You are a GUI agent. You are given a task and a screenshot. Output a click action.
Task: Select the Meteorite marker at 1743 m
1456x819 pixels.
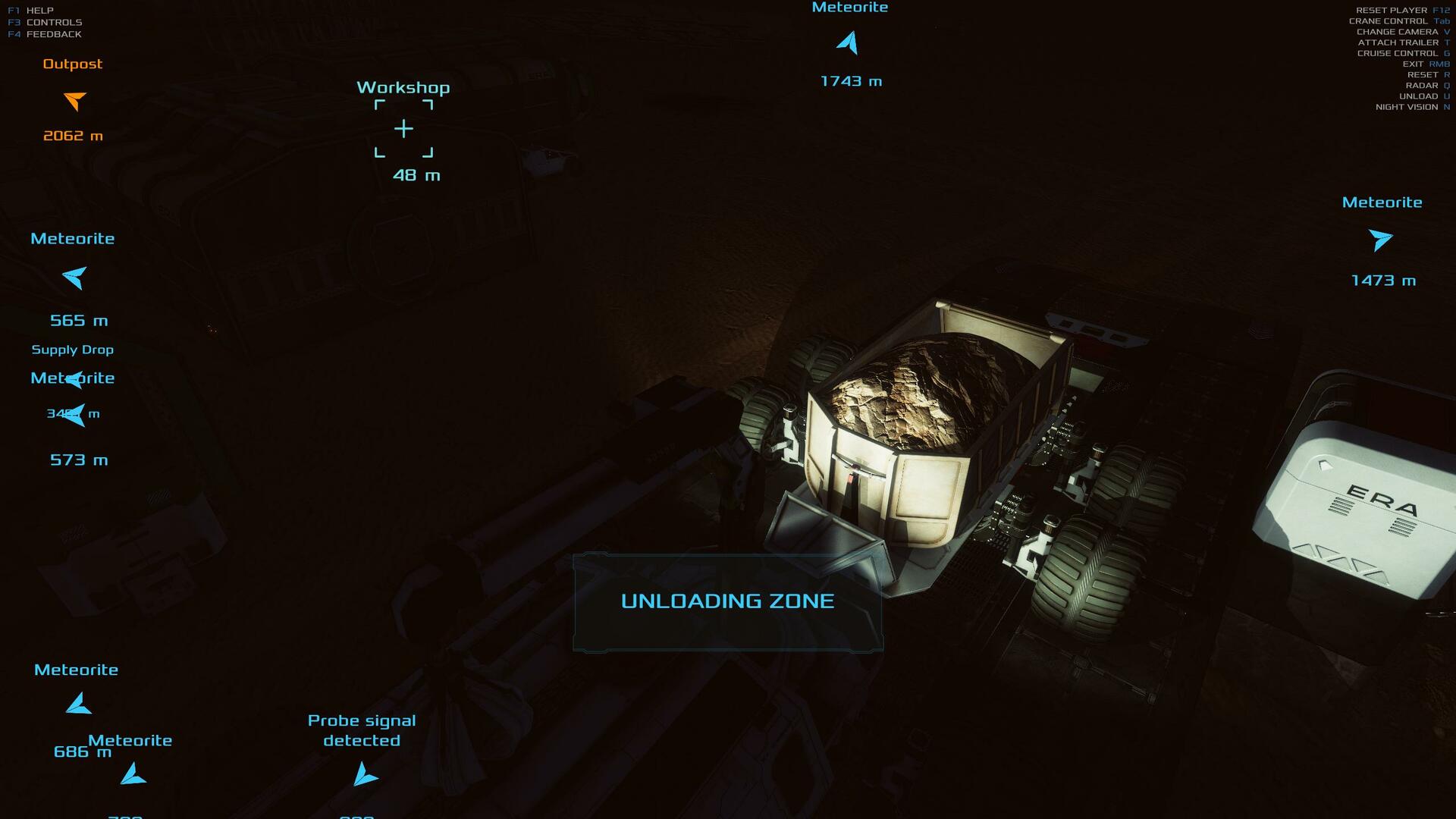(849, 42)
